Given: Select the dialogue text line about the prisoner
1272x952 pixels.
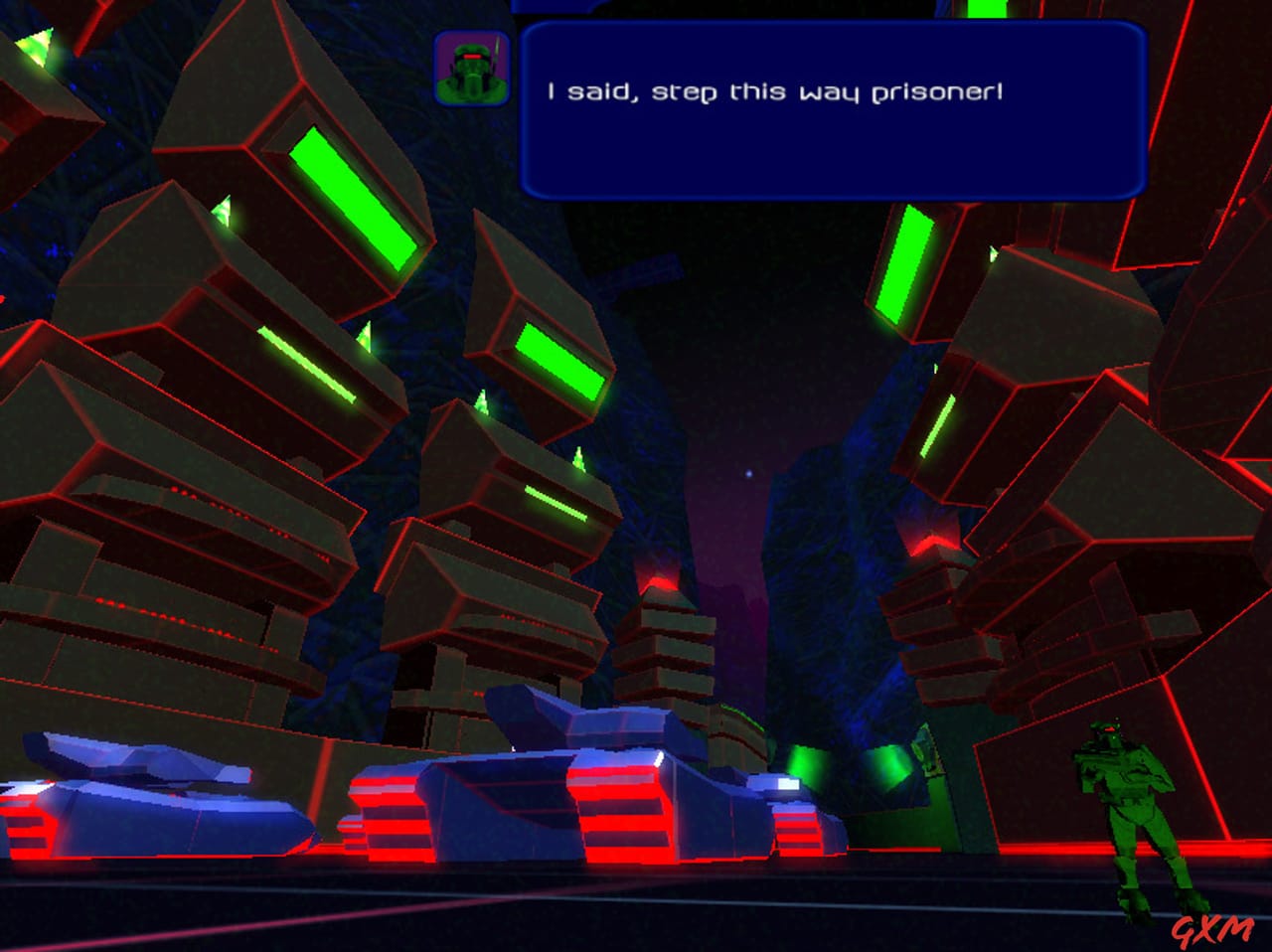Looking at the screenshot, I should [x=774, y=89].
